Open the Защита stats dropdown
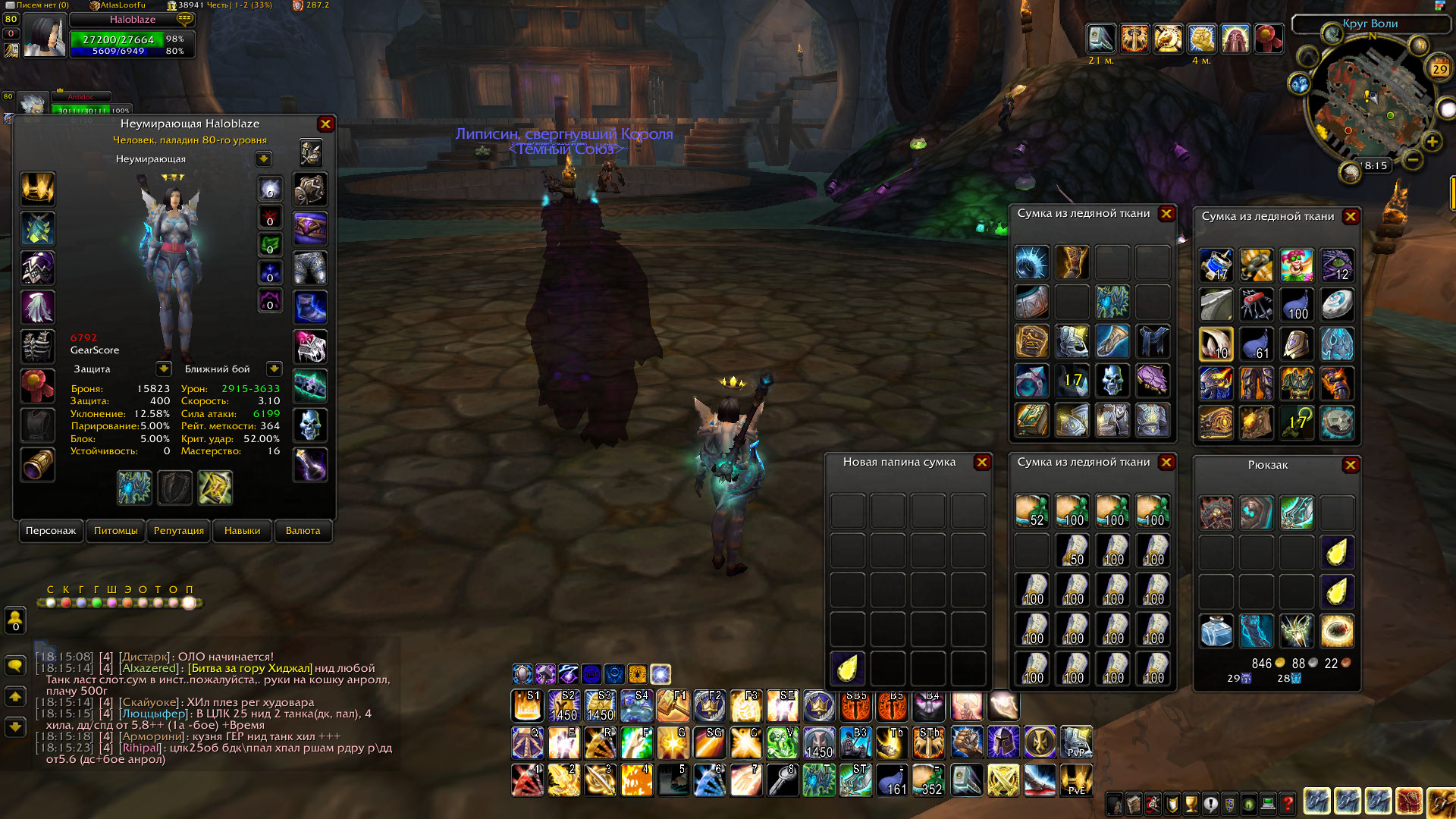The width and height of the screenshot is (1456, 819). coord(164,369)
